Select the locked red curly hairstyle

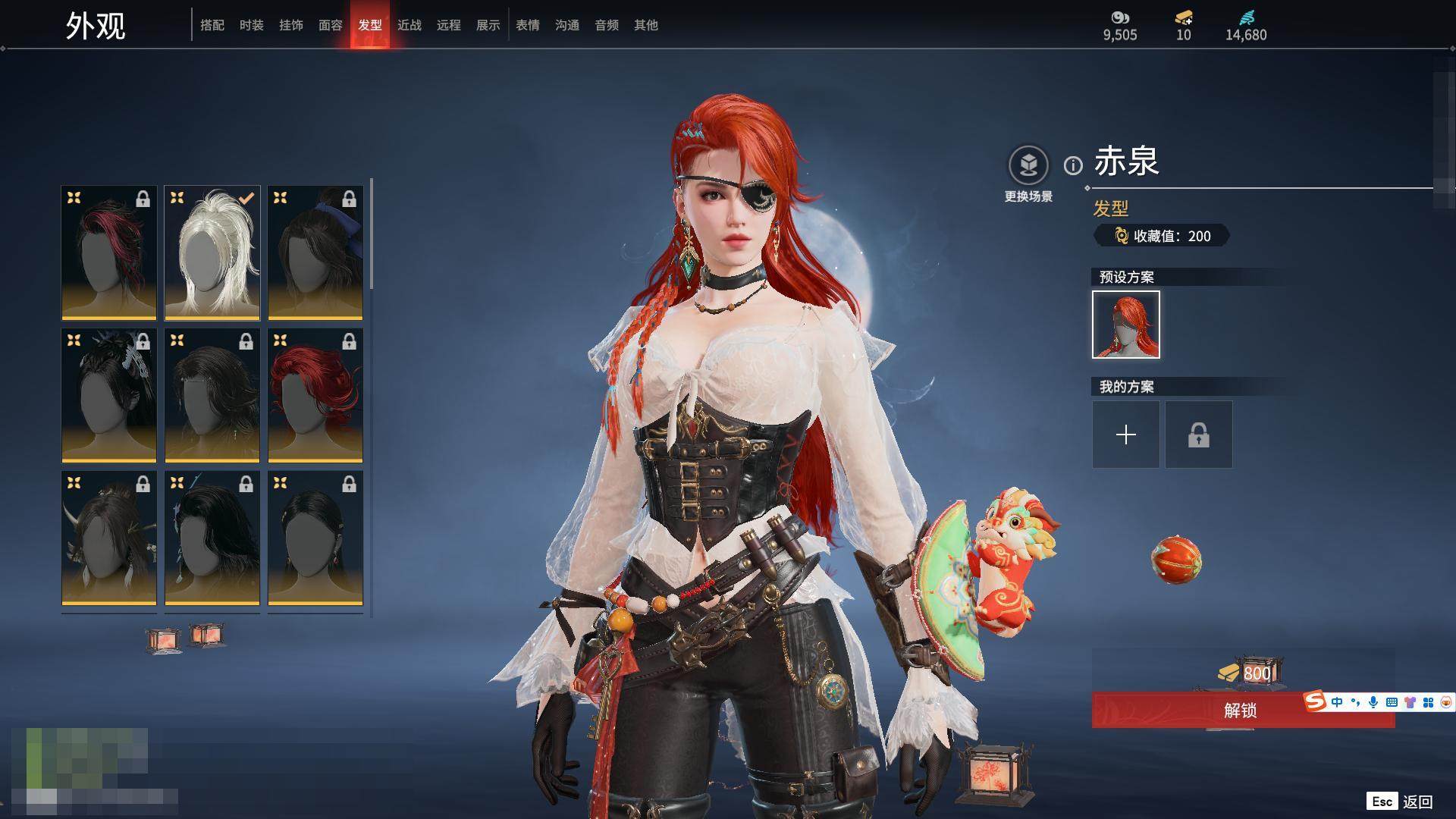pos(315,396)
